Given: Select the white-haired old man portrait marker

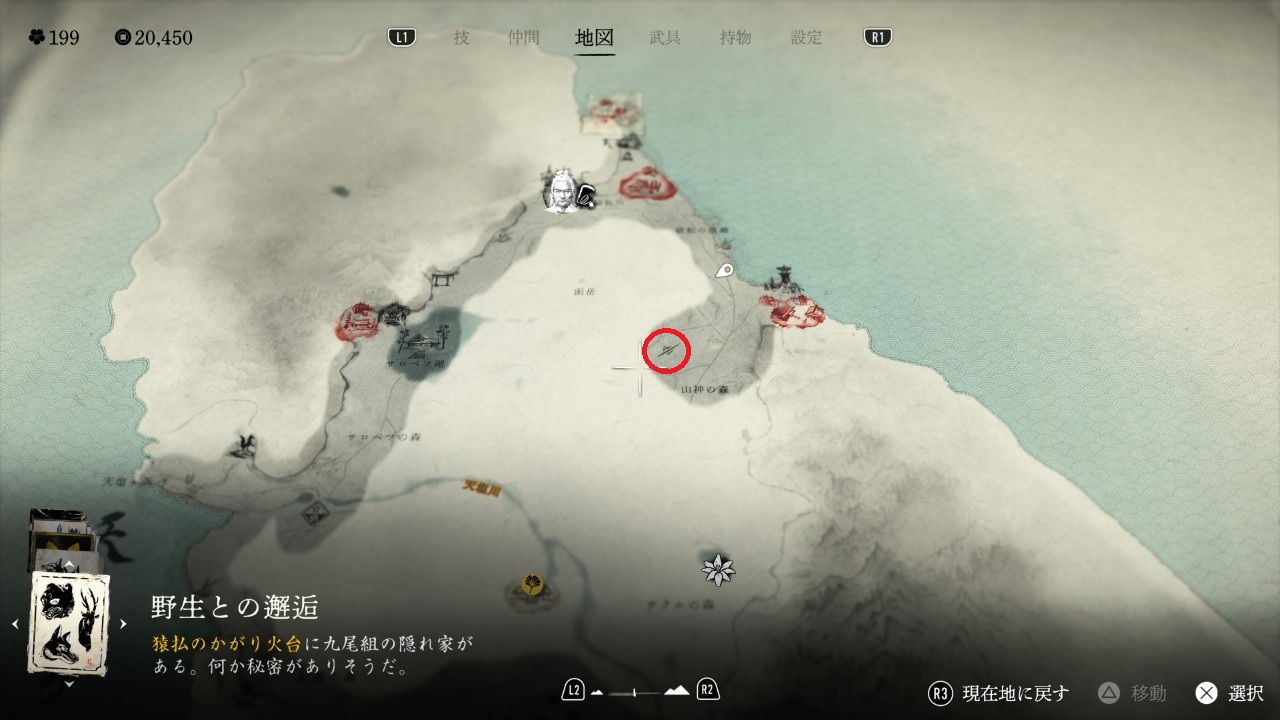Looking at the screenshot, I should [x=561, y=190].
